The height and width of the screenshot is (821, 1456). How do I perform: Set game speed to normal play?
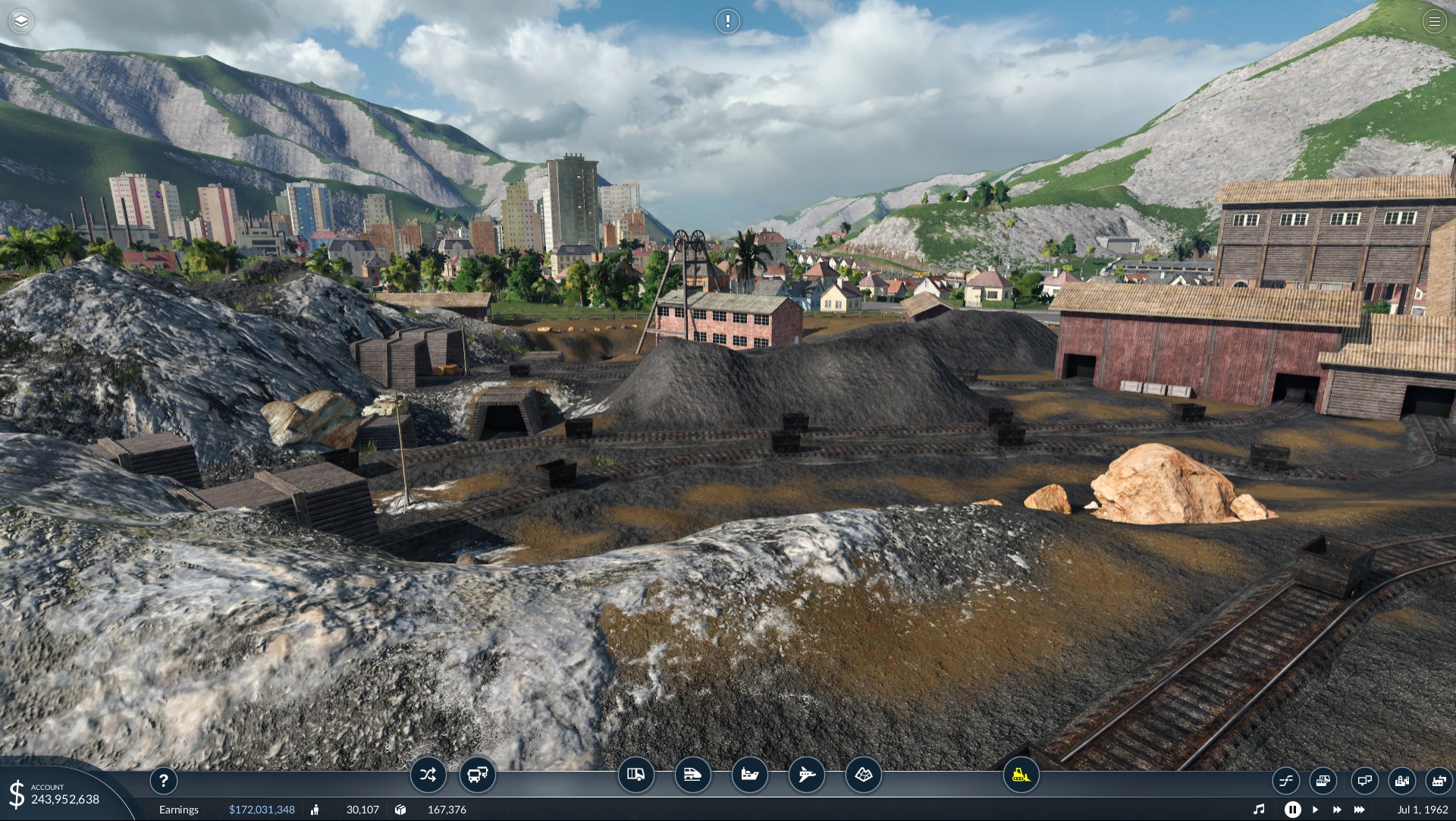[x=1316, y=810]
